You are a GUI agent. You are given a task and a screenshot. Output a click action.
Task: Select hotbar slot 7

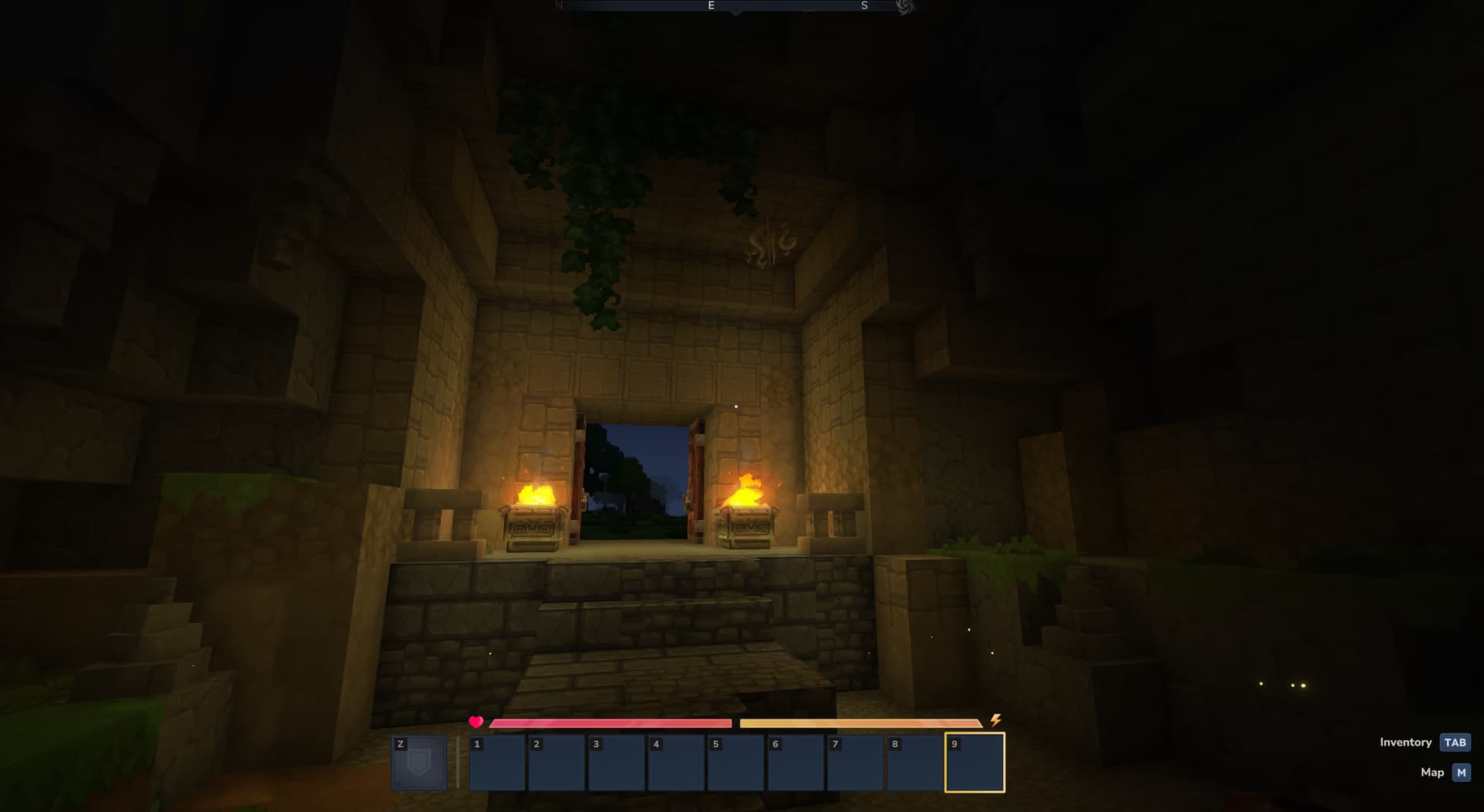855,763
